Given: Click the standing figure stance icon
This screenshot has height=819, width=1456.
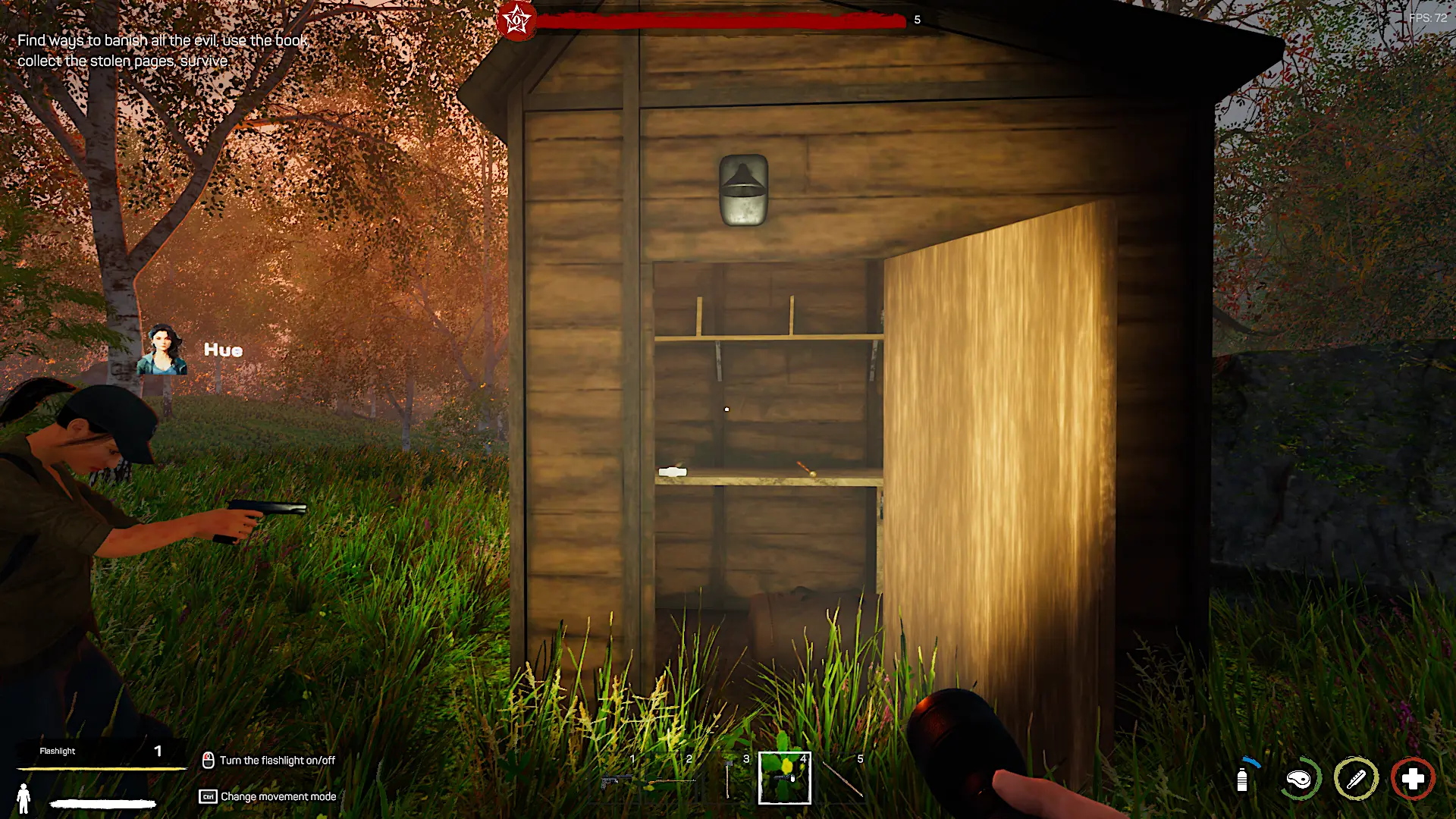Looking at the screenshot, I should pos(24,799).
